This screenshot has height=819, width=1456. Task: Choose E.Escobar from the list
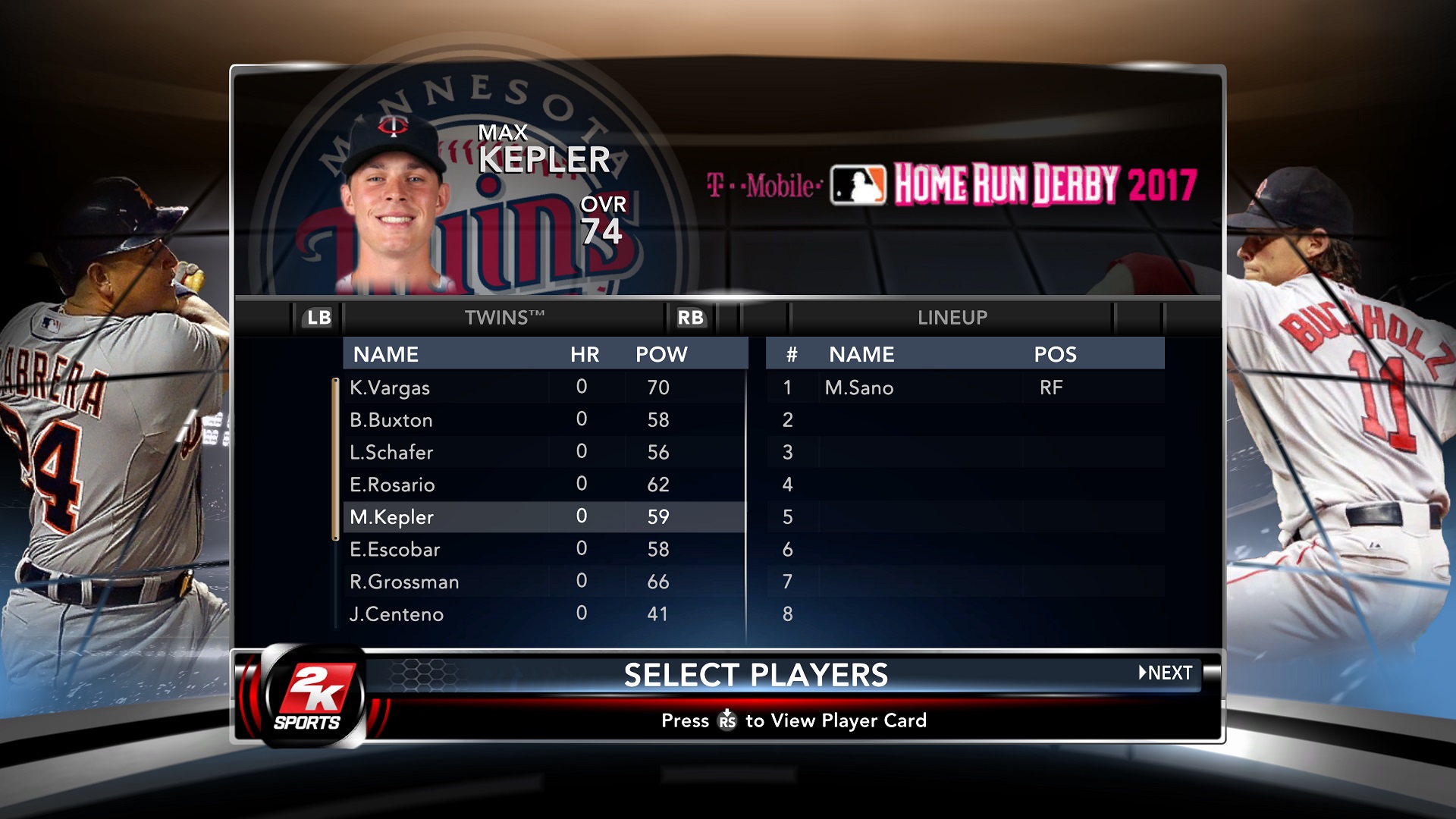pyautogui.click(x=394, y=550)
